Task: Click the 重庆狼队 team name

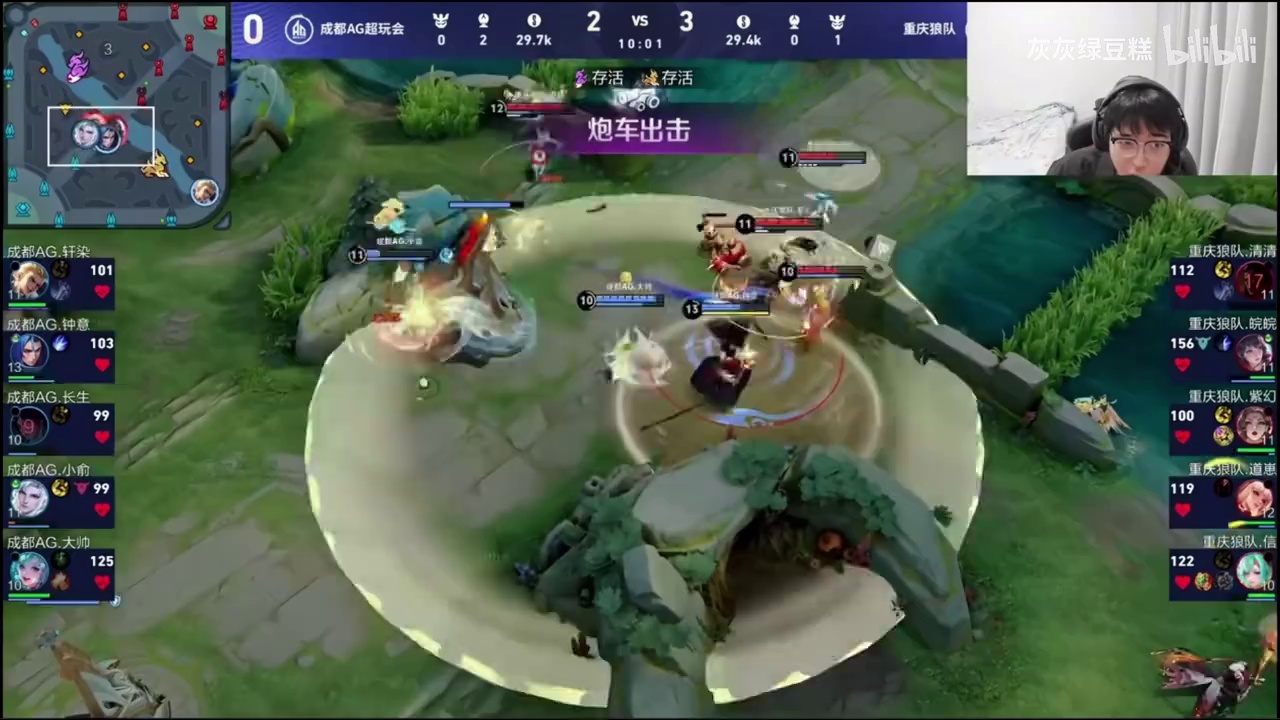Action: (929, 29)
